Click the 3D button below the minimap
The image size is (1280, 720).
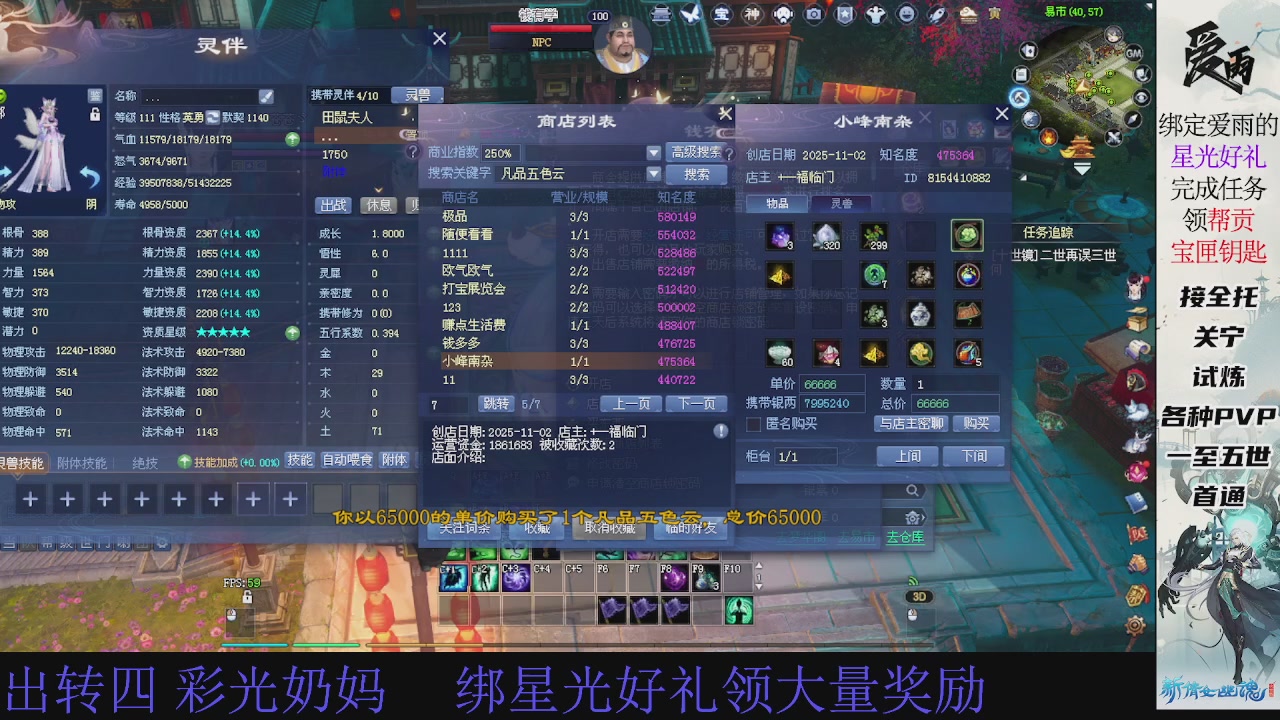click(918, 596)
